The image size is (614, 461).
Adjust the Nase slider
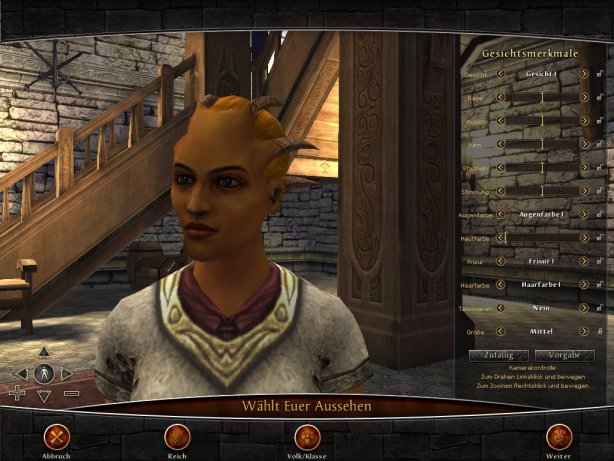coord(543,98)
